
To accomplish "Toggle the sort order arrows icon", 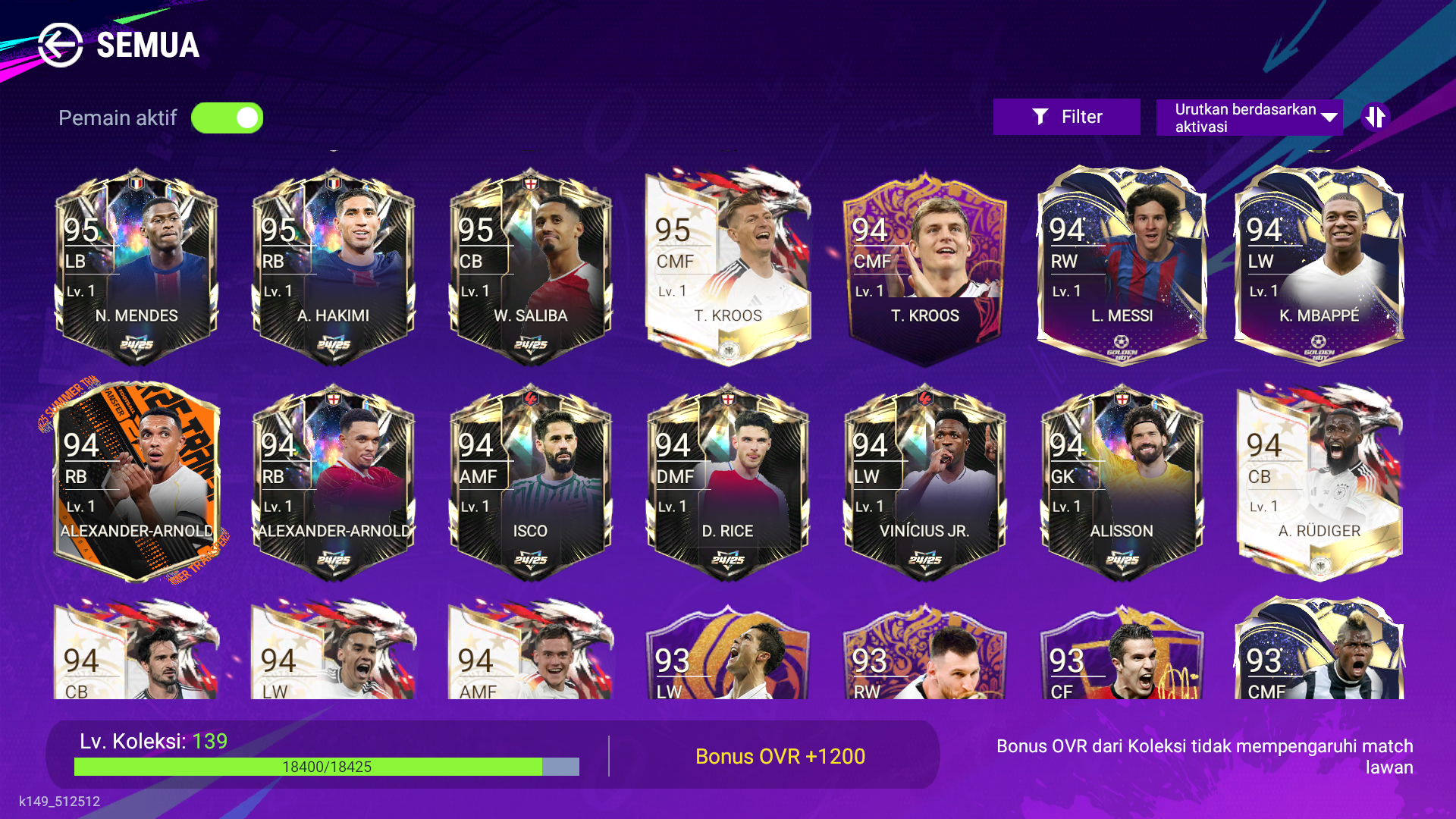I will (1377, 116).
